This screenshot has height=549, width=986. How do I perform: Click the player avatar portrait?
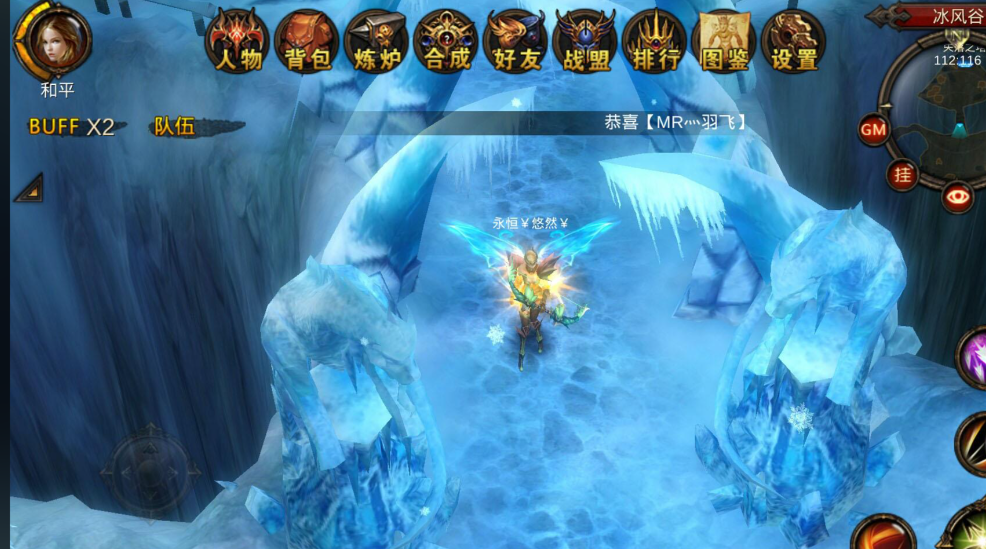point(54,40)
